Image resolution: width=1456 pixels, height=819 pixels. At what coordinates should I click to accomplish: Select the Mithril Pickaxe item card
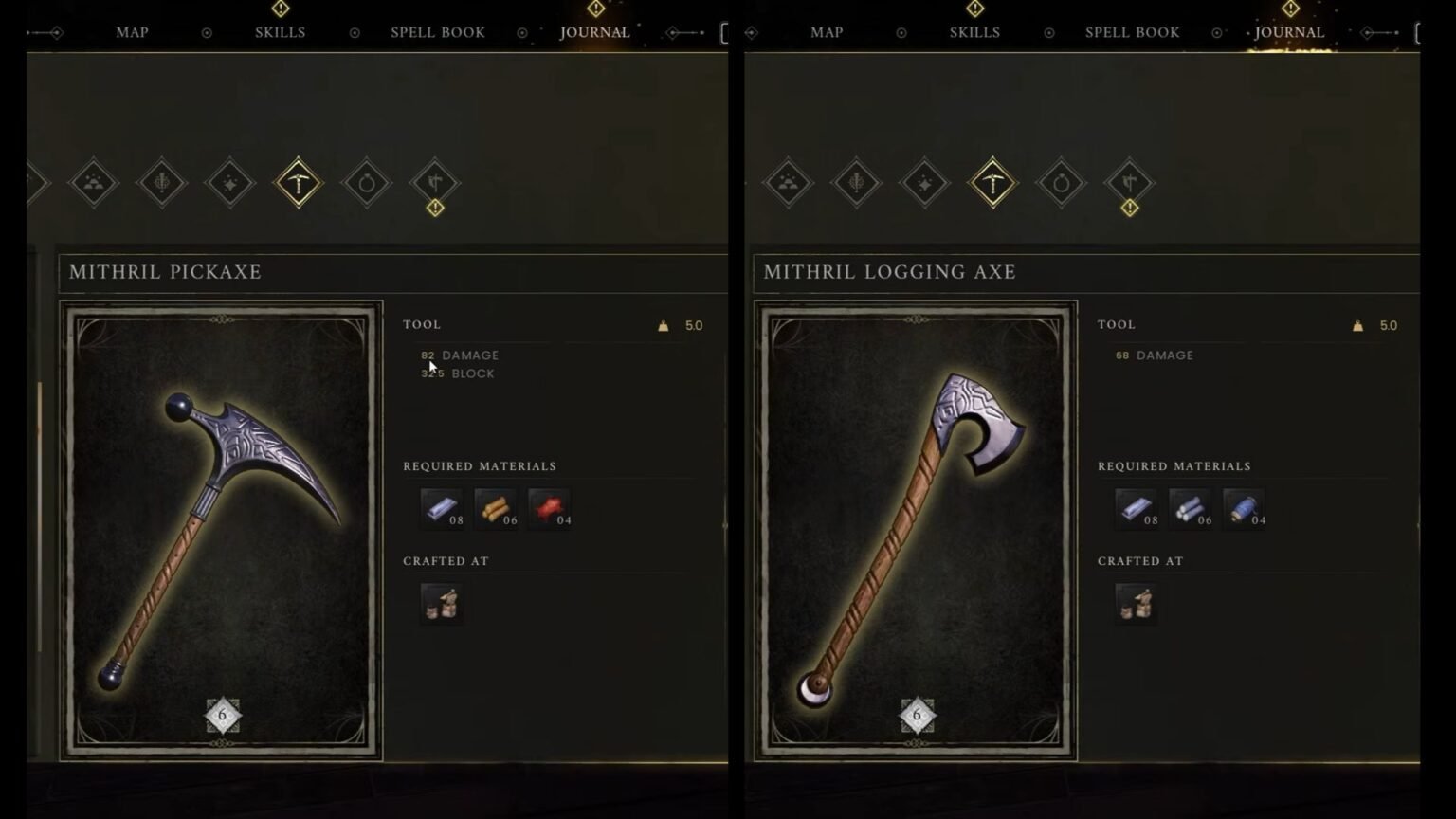[x=222, y=531]
